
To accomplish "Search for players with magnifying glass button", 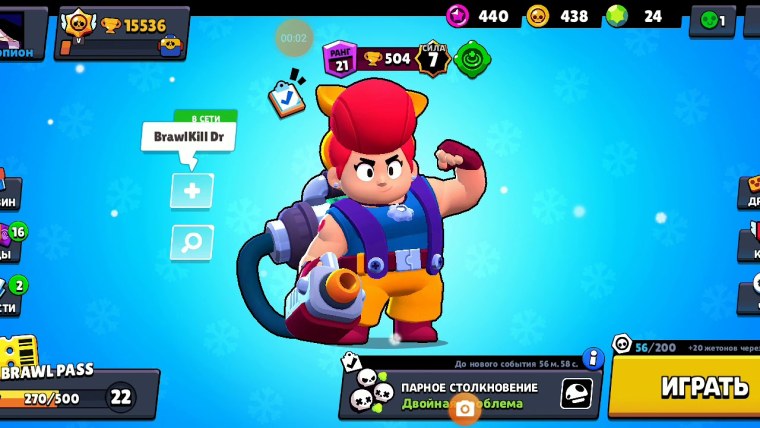I will (x=191, y=241).
